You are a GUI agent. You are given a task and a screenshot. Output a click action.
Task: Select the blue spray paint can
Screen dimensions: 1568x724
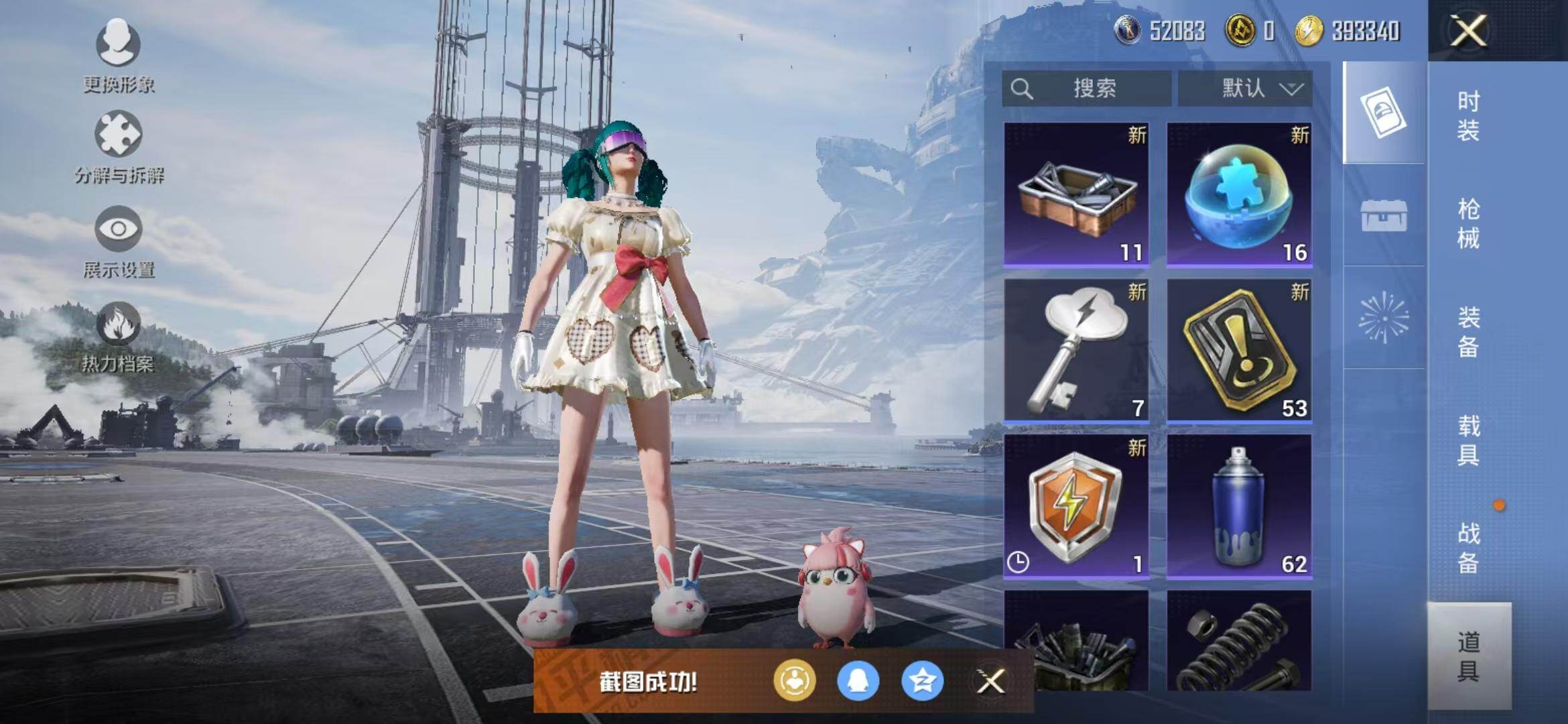point(1239,506)
